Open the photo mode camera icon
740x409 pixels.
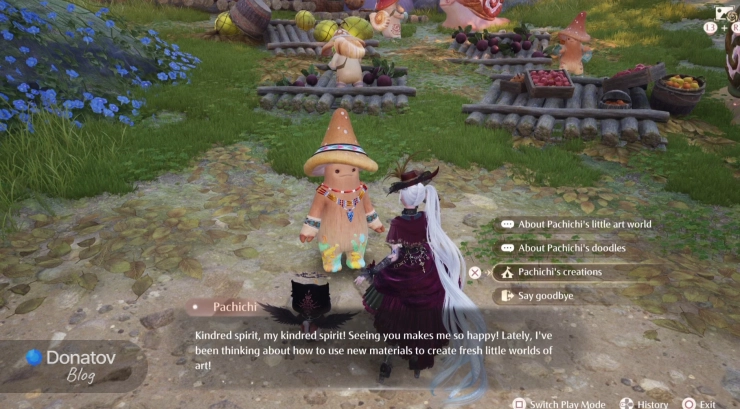pos(721,13)
